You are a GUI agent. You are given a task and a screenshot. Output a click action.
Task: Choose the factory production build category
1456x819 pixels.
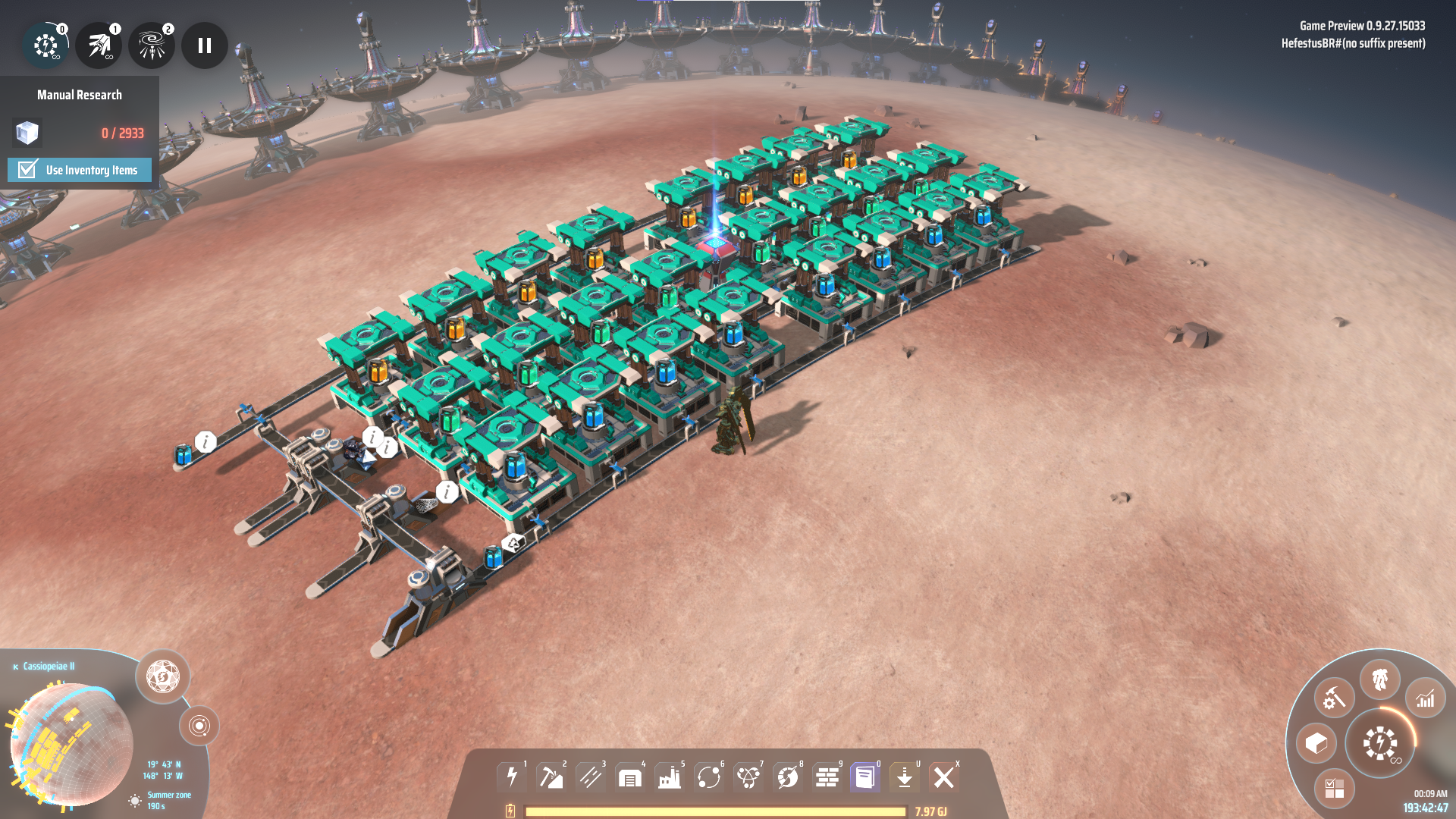670,777
